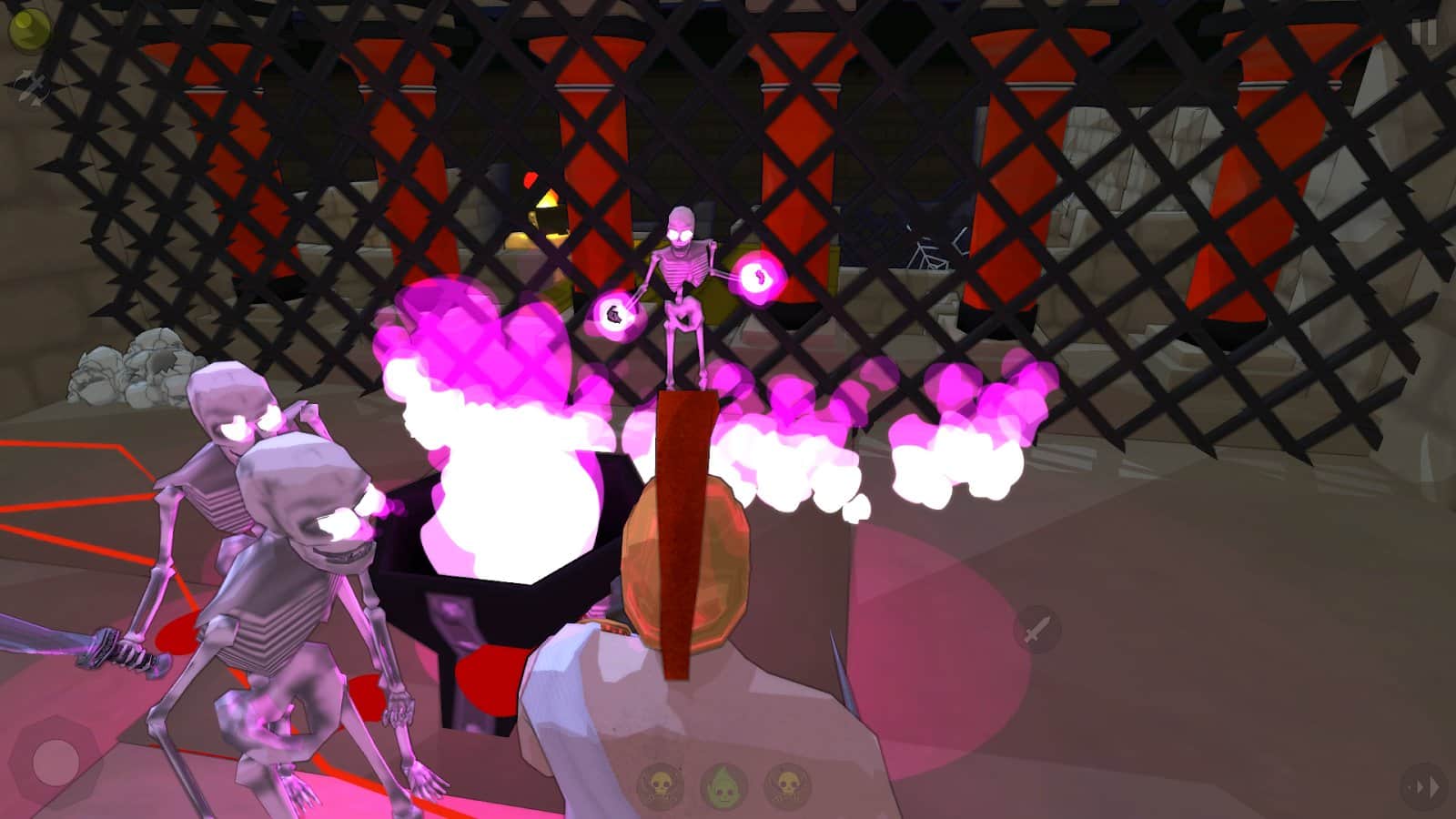Image resolution: width=1456 pixels, height=819 pixels.
Task: Pause the game with the pause button
Action: pyautogui.click(x=1423, y=33)
